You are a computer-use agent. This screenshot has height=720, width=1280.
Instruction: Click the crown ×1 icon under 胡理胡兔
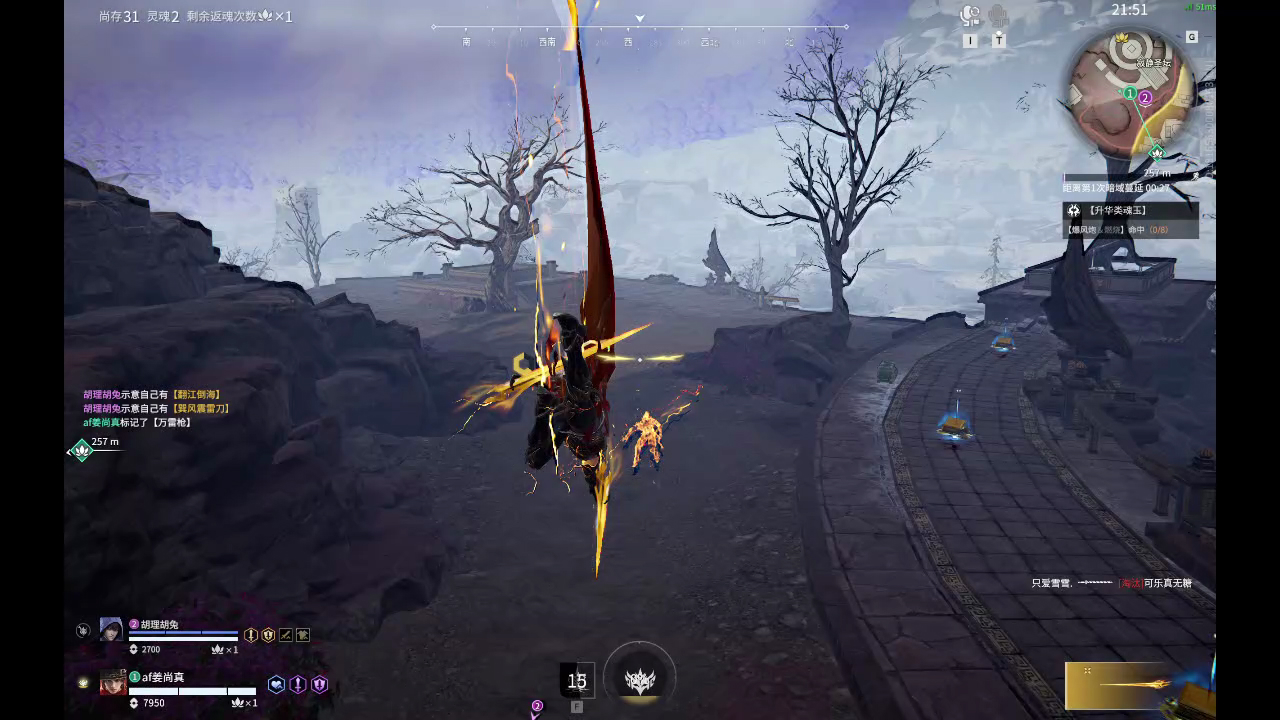(x=219, y=649)
